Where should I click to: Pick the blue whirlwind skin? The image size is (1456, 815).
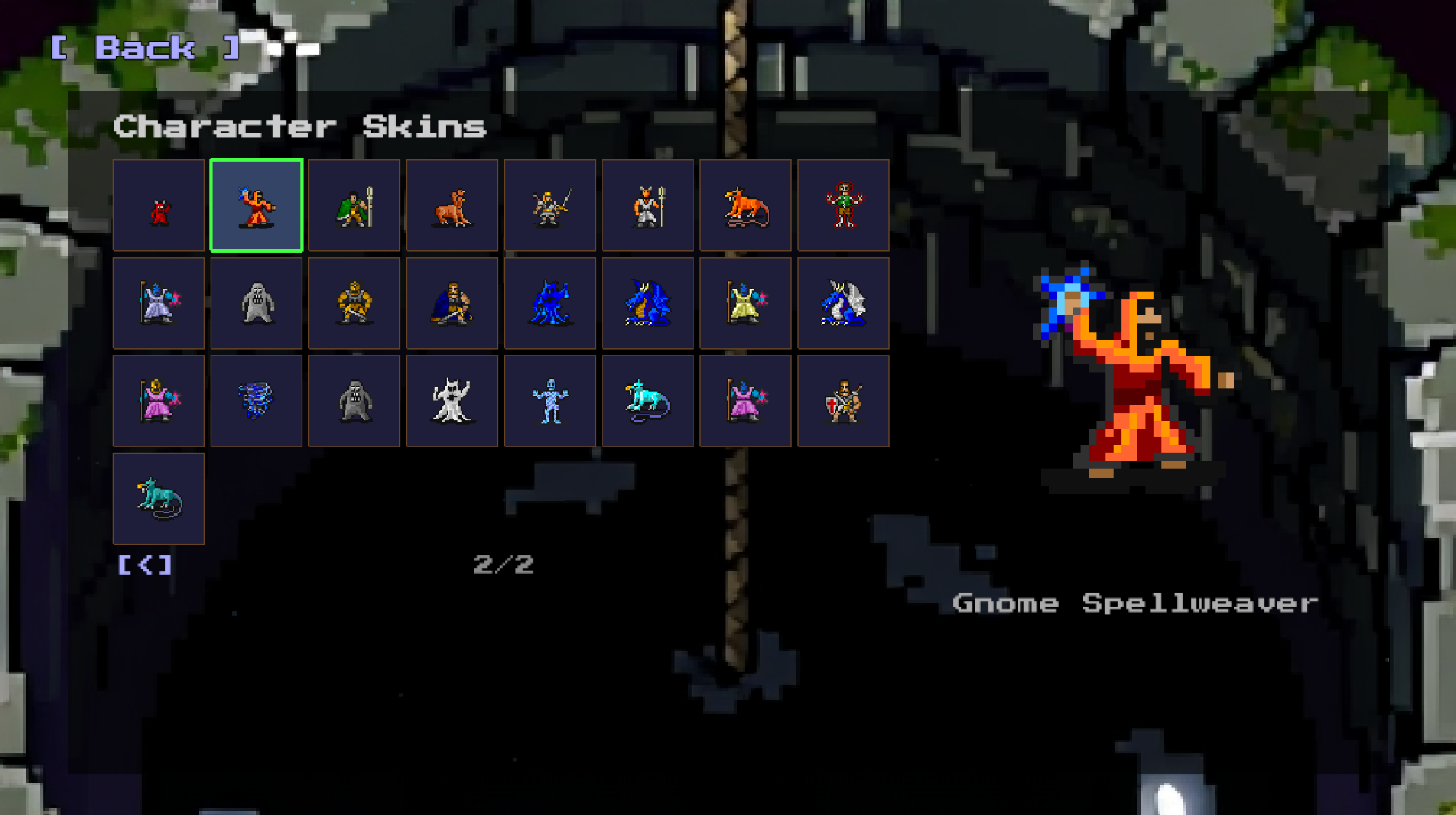256,401
